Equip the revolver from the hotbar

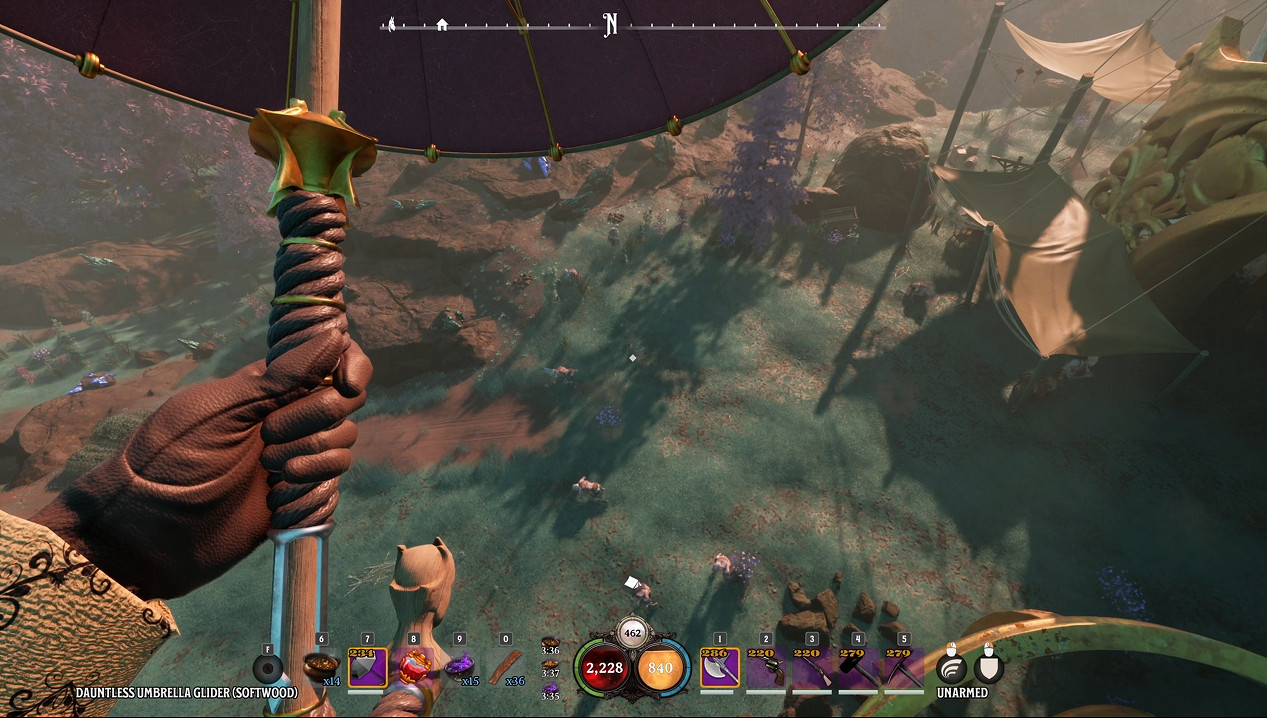click(766, 667)
